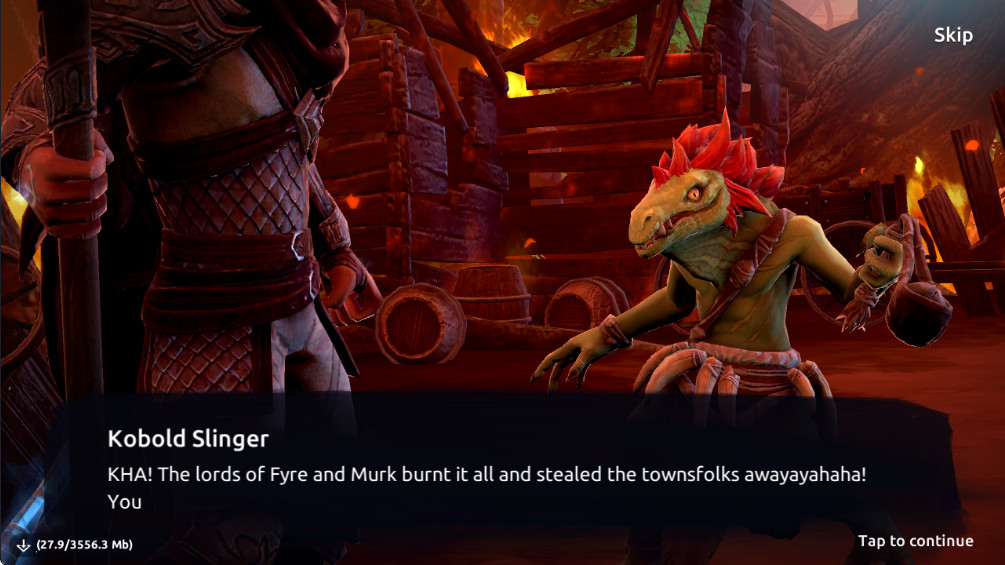
Task: Skip the cutscene dialogue
Action: click(x=952, y=36)
